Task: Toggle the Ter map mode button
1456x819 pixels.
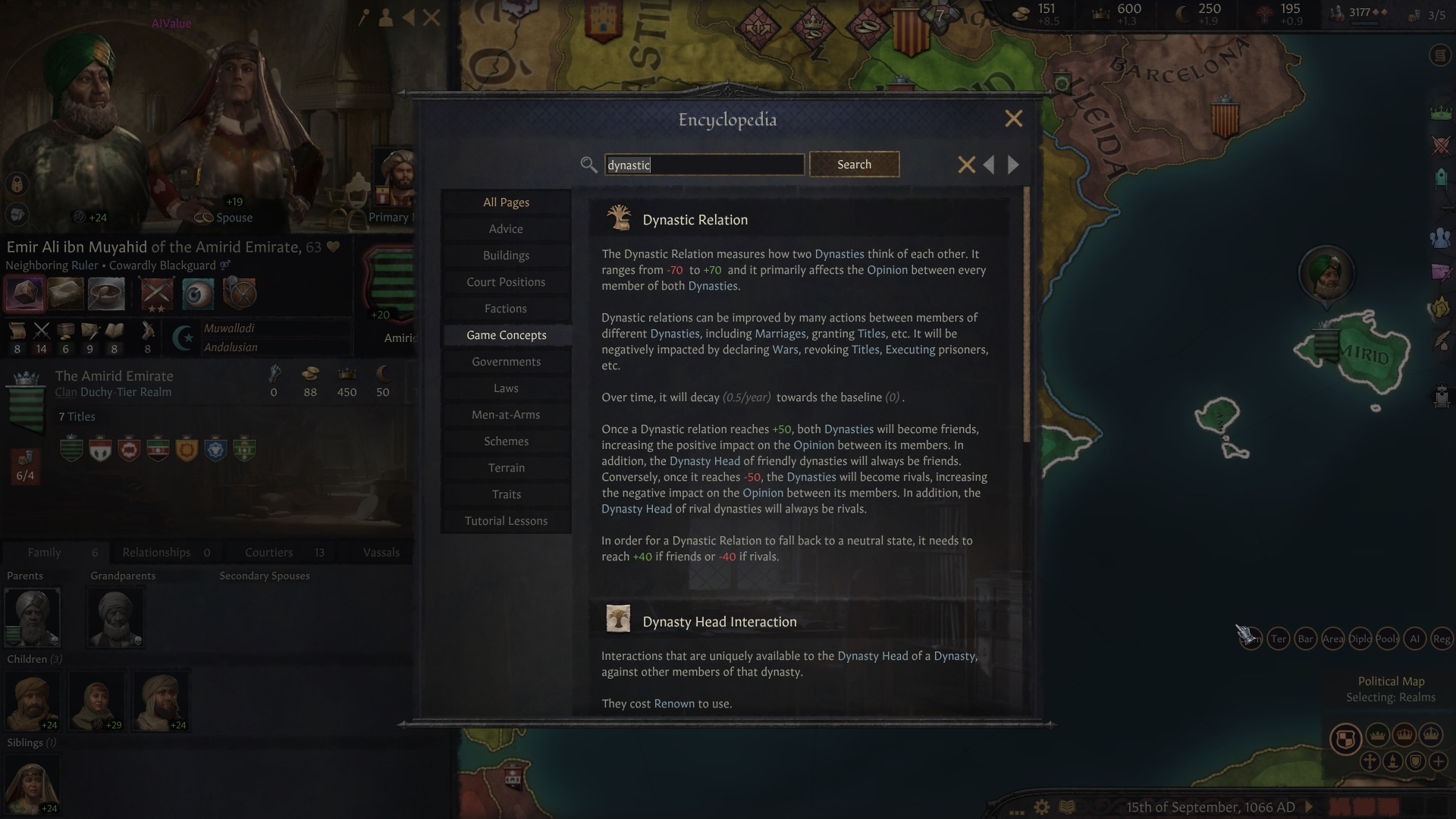Action: click(1279, 639)
